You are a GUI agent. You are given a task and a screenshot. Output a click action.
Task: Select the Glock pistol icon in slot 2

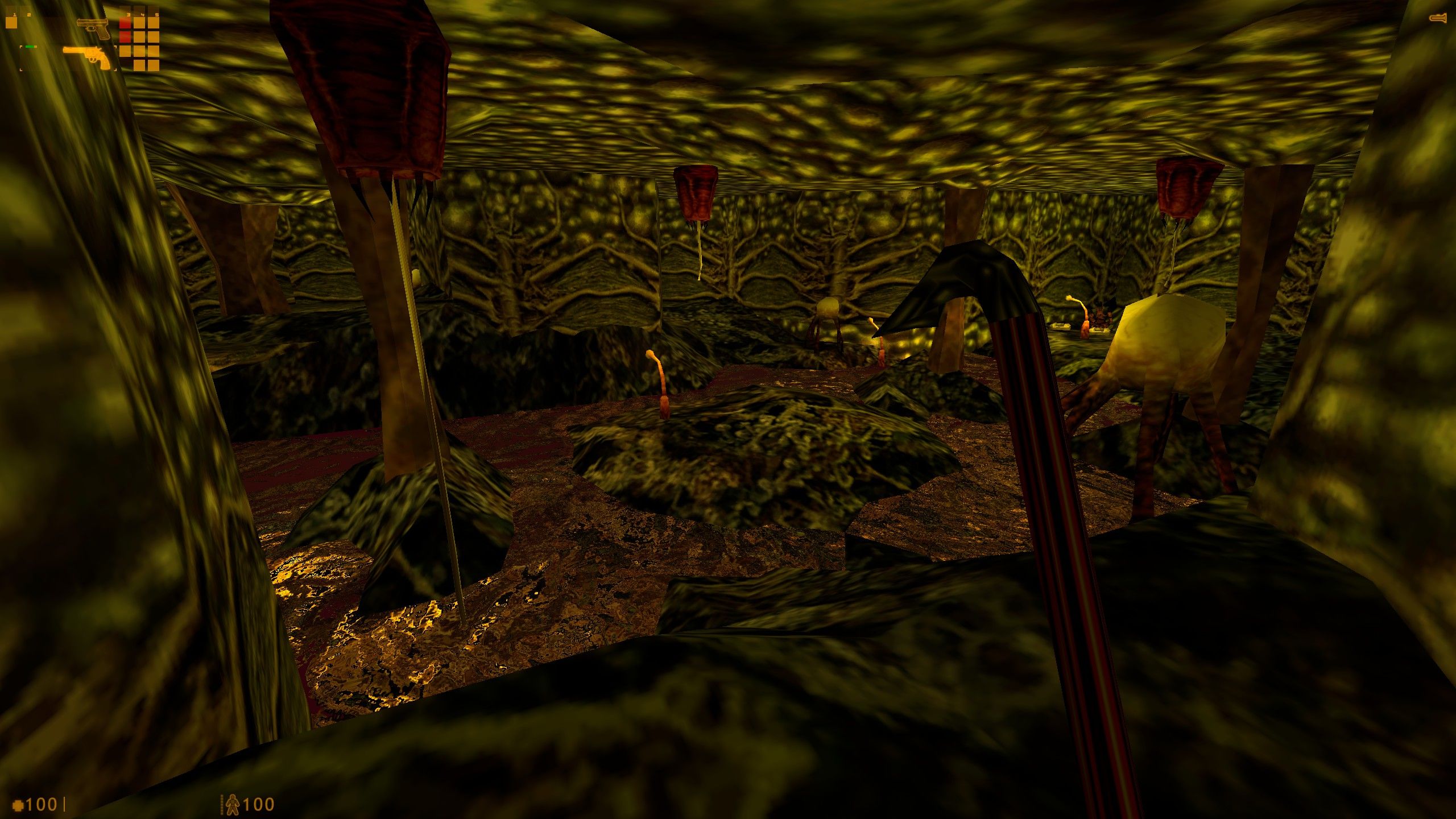92,28
